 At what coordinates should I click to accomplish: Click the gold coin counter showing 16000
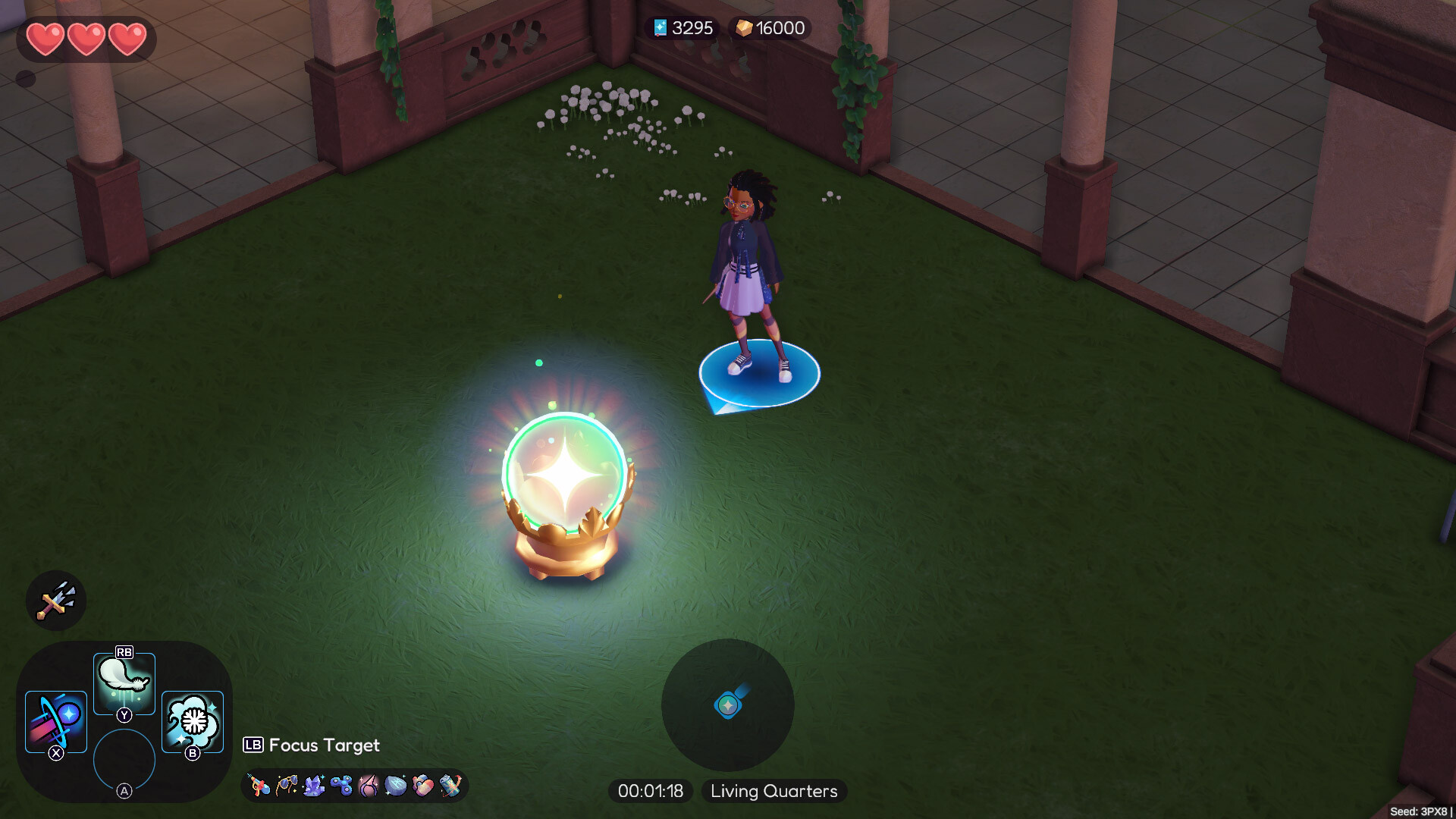point(768,28)
